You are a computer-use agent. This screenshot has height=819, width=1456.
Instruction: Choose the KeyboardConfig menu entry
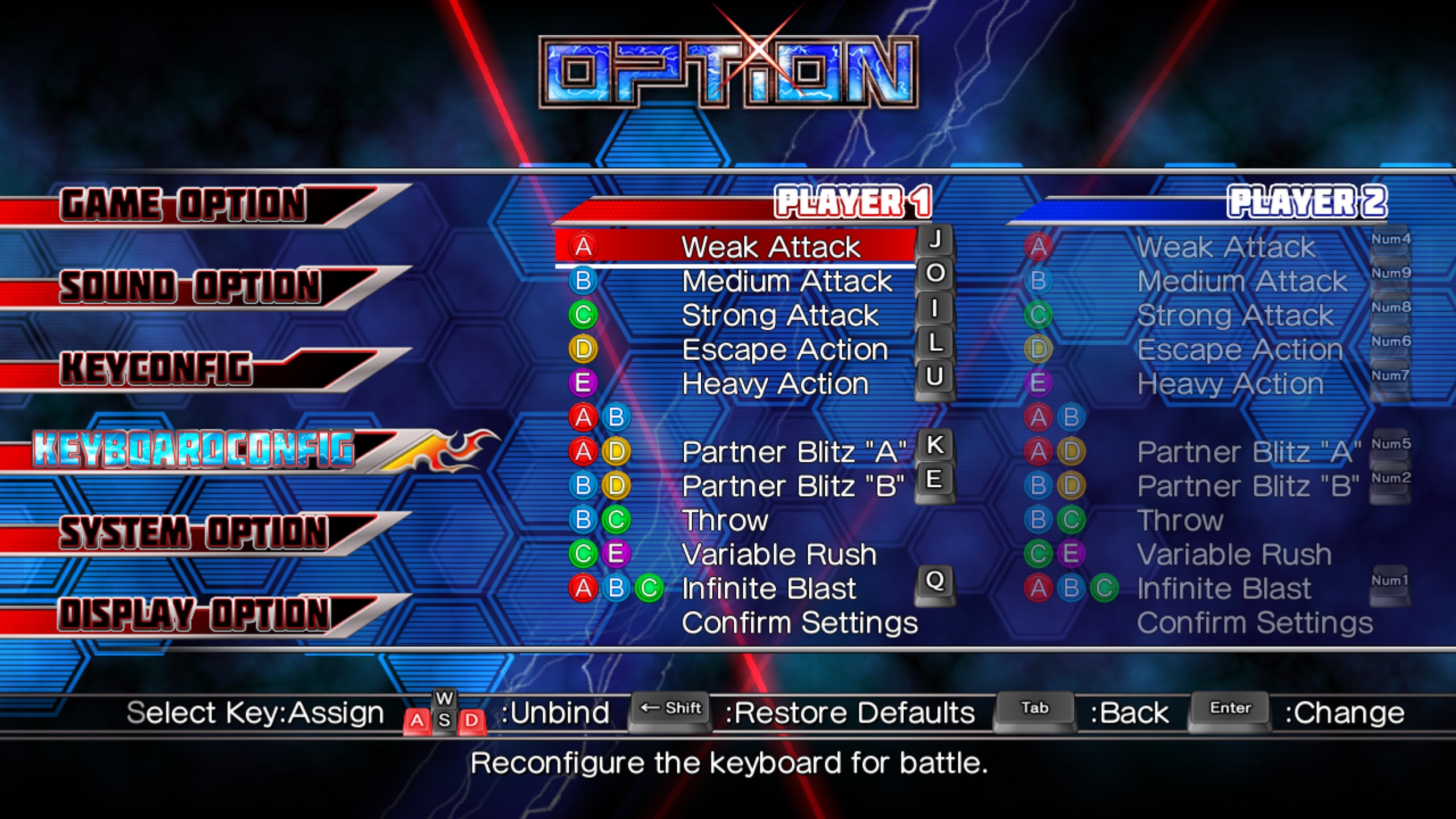[x=193, y=450]
